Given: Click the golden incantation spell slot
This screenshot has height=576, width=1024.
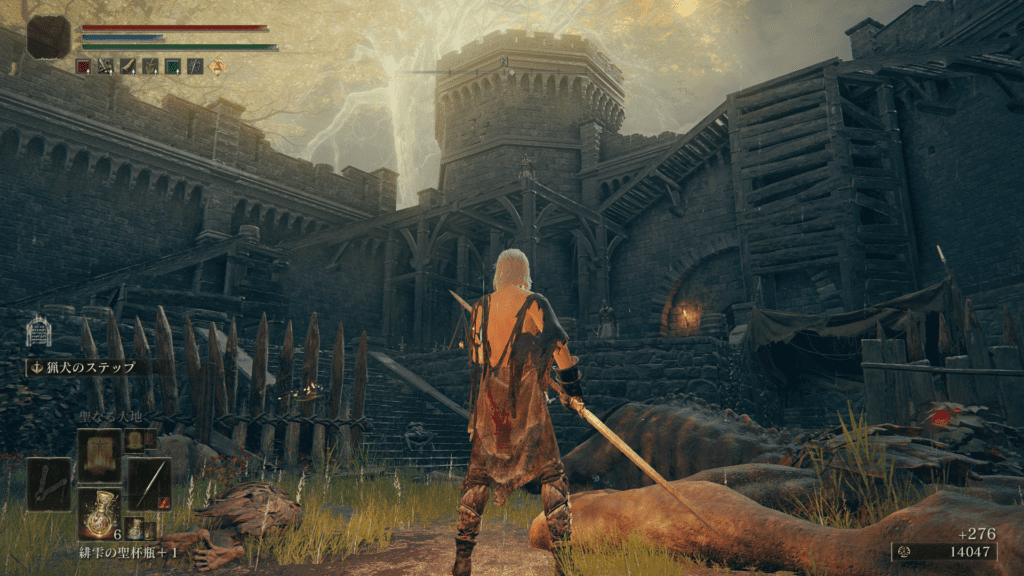Looking at the screenshot, I should click(100, 456).
